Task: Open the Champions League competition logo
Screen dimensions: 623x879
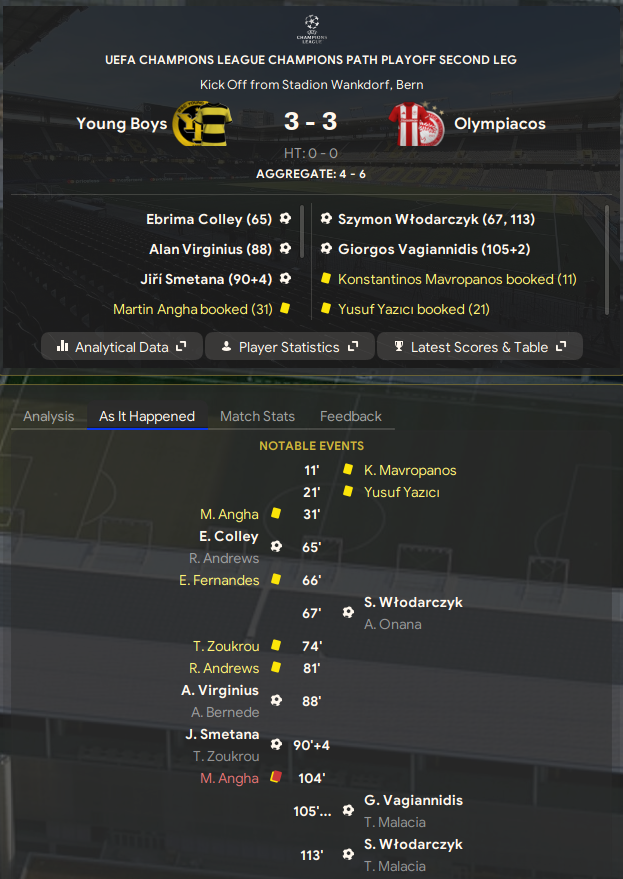Action: coord(311,26)
